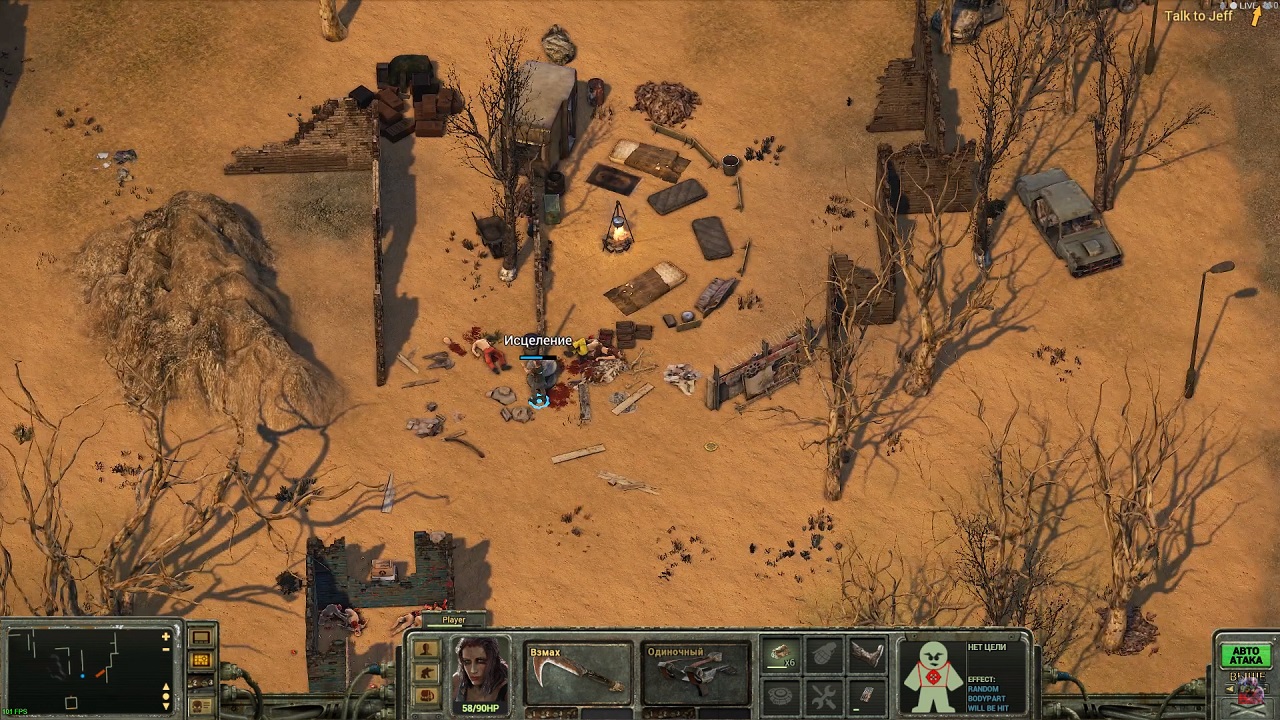The height and width of the screenshot is (720, 1280).
Task: Click the grenade quick-use slot
Action: pyautogui.click(x=822, y=655)
